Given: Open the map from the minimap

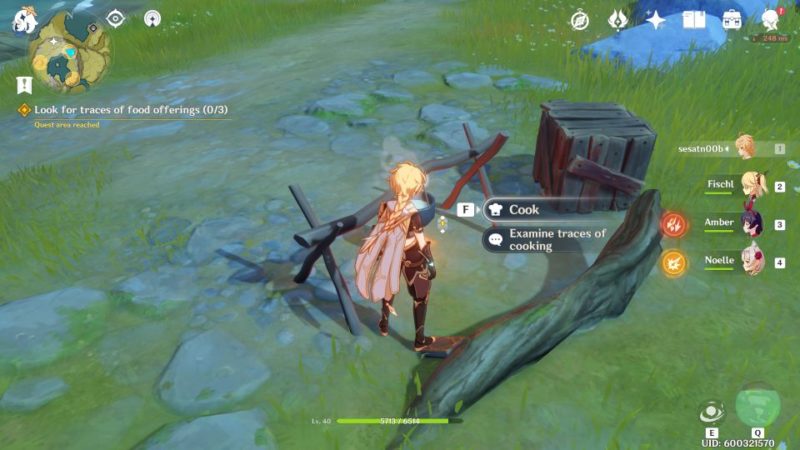Looking at the screenshot, I should click(x=68, y=51).
